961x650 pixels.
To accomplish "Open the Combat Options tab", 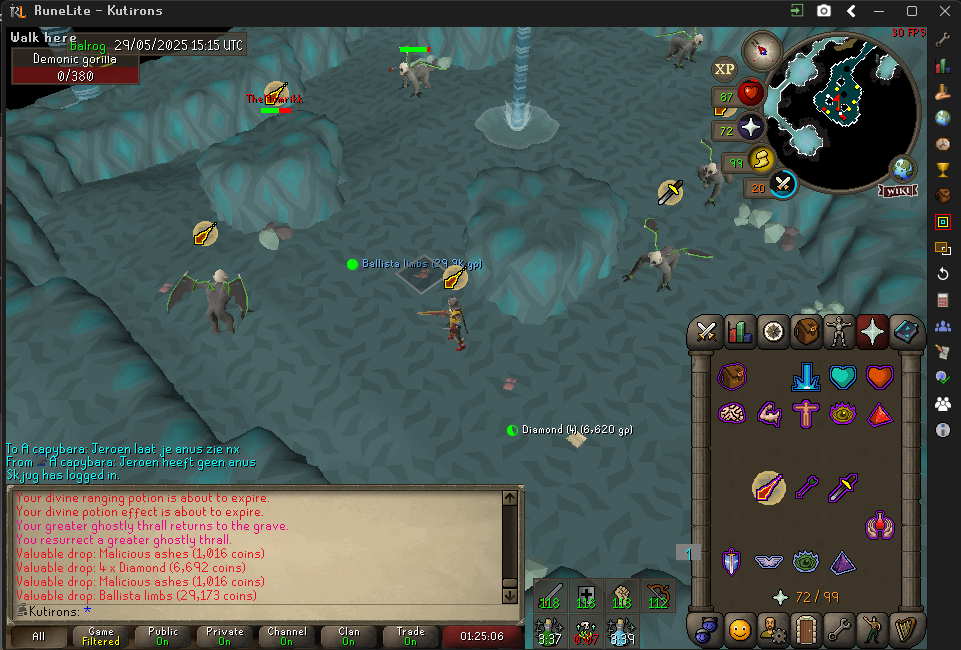I will [x=708, y=331].
